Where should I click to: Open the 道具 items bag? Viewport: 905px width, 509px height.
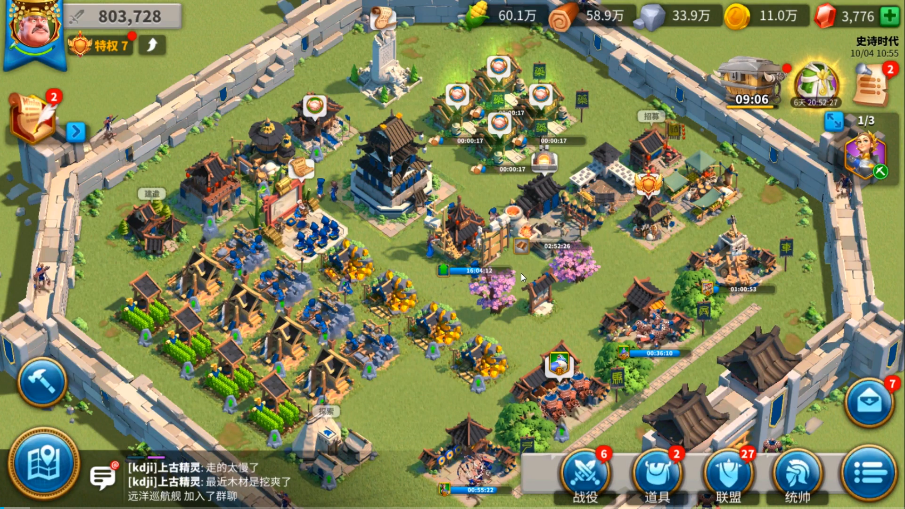[657, 473]
